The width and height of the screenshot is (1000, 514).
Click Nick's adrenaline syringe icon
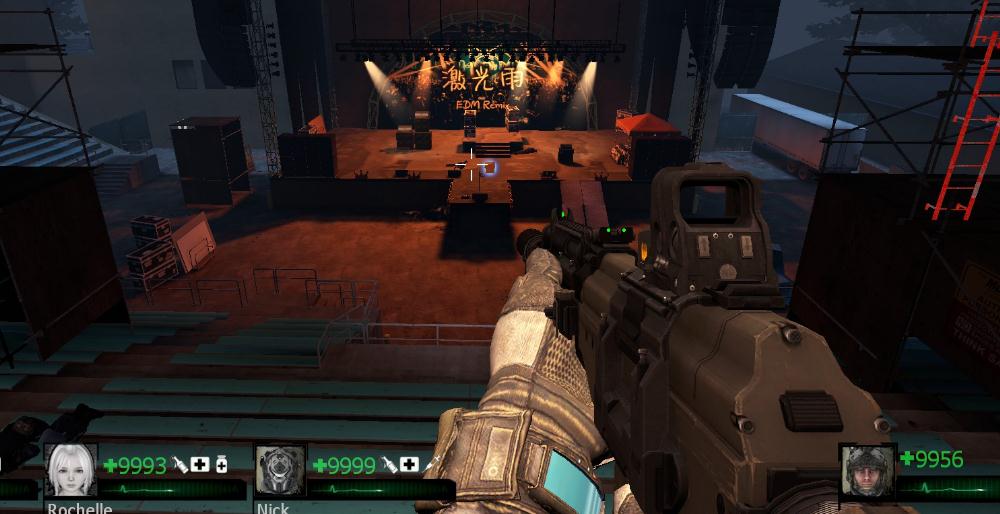click(430, 465)
